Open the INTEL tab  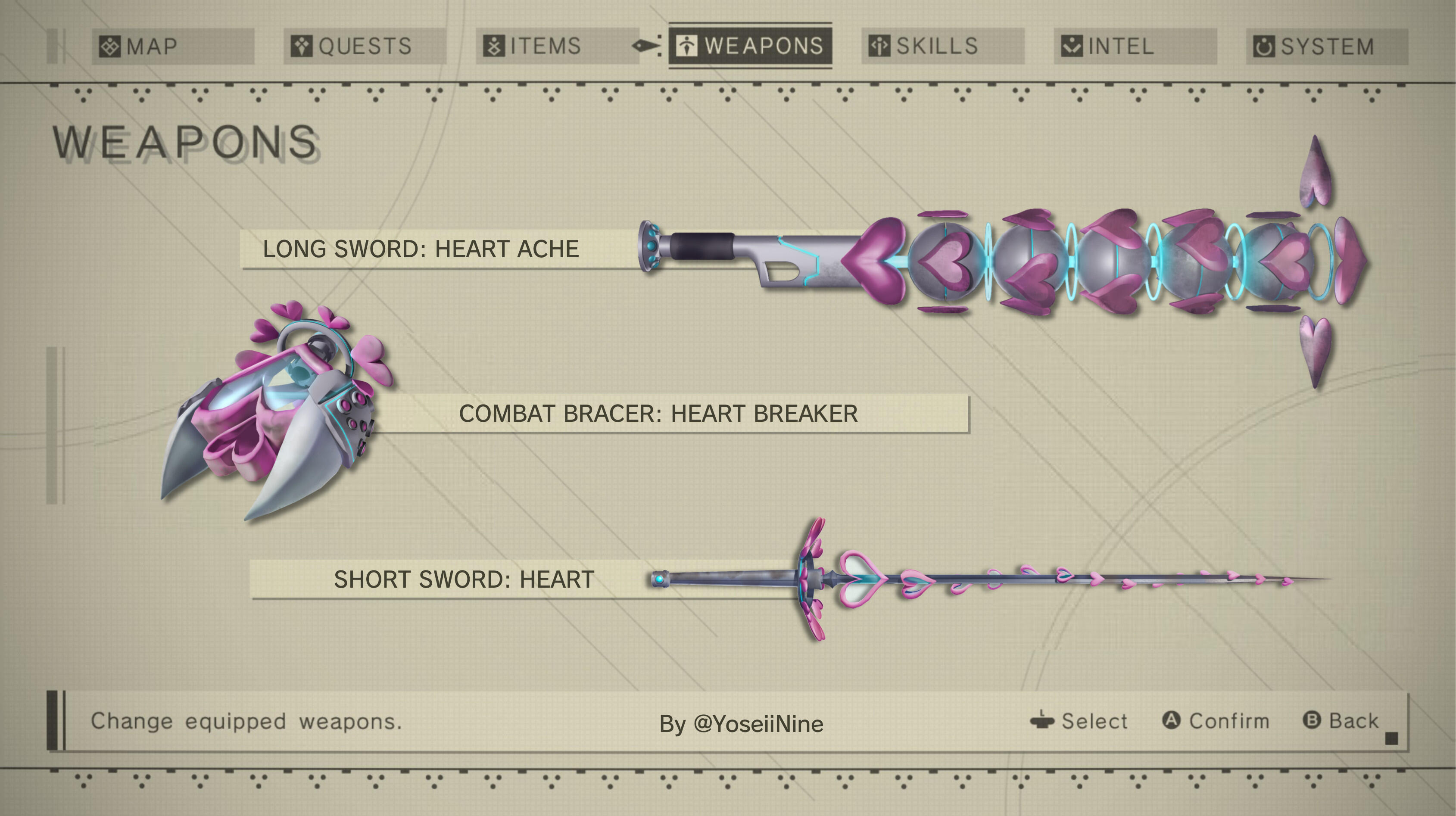click(x=1135, y=47)
